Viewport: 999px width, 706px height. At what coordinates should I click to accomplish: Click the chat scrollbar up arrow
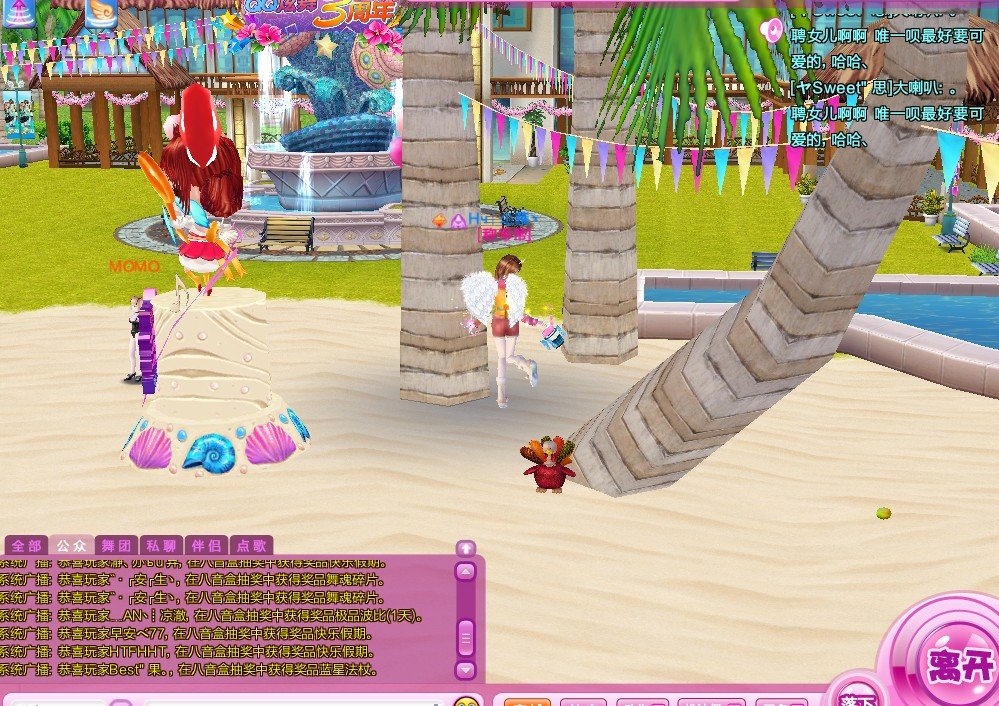(465, 572)
